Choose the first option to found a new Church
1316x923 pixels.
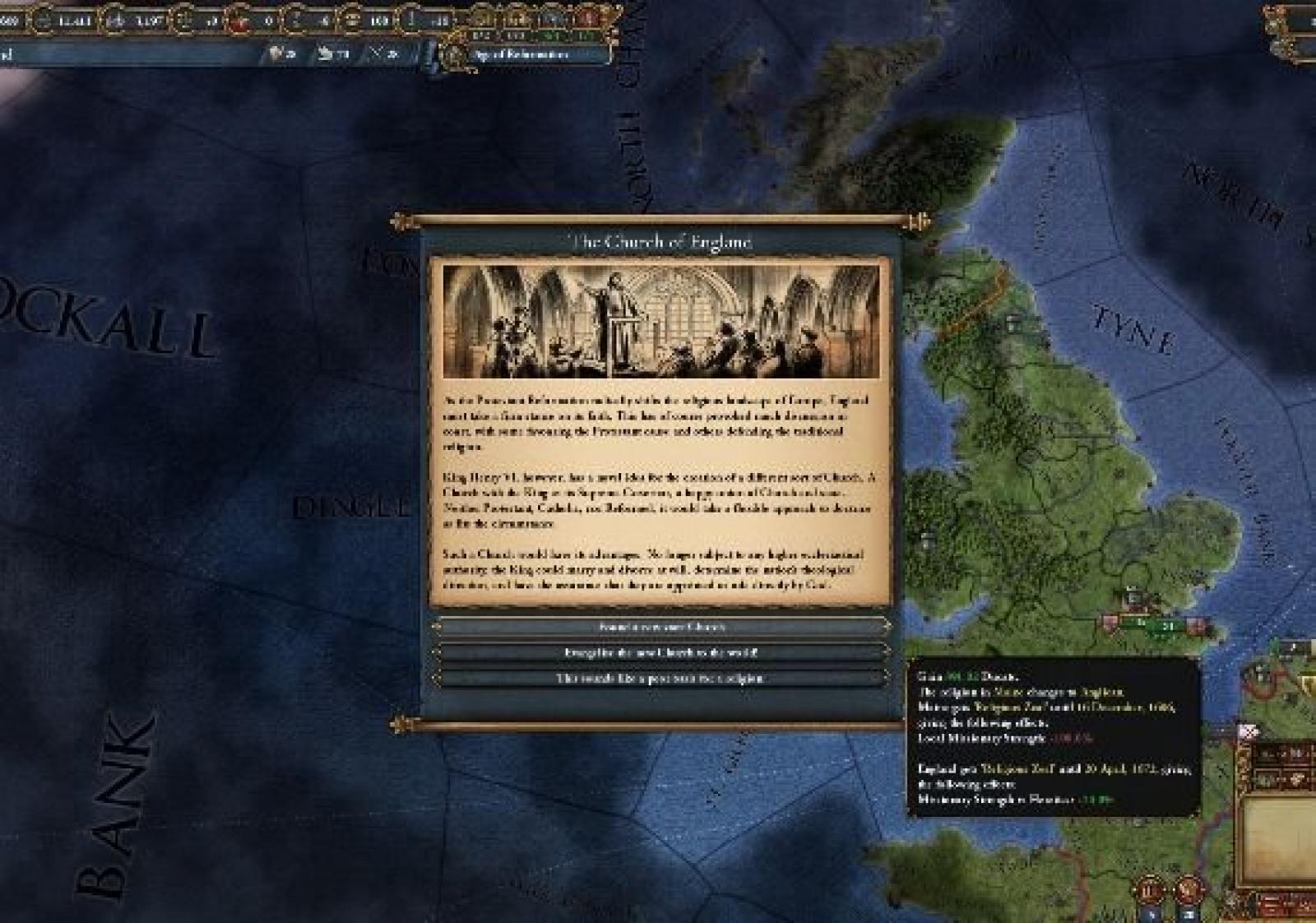coord(661,627)
